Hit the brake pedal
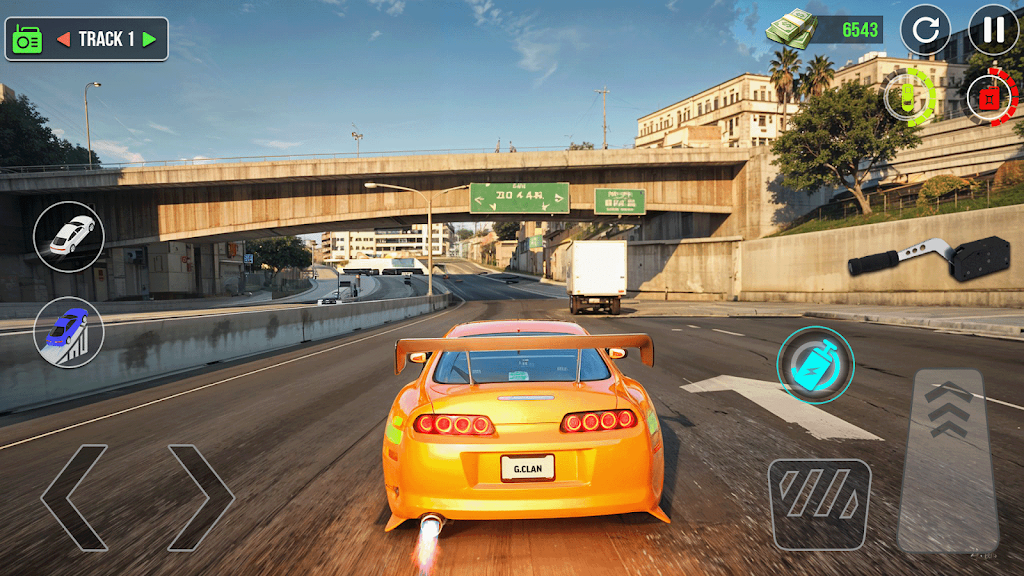Image resolution: width=1024 pixels, height=576 pixels. pyautogui.click(x=819, y=504)
